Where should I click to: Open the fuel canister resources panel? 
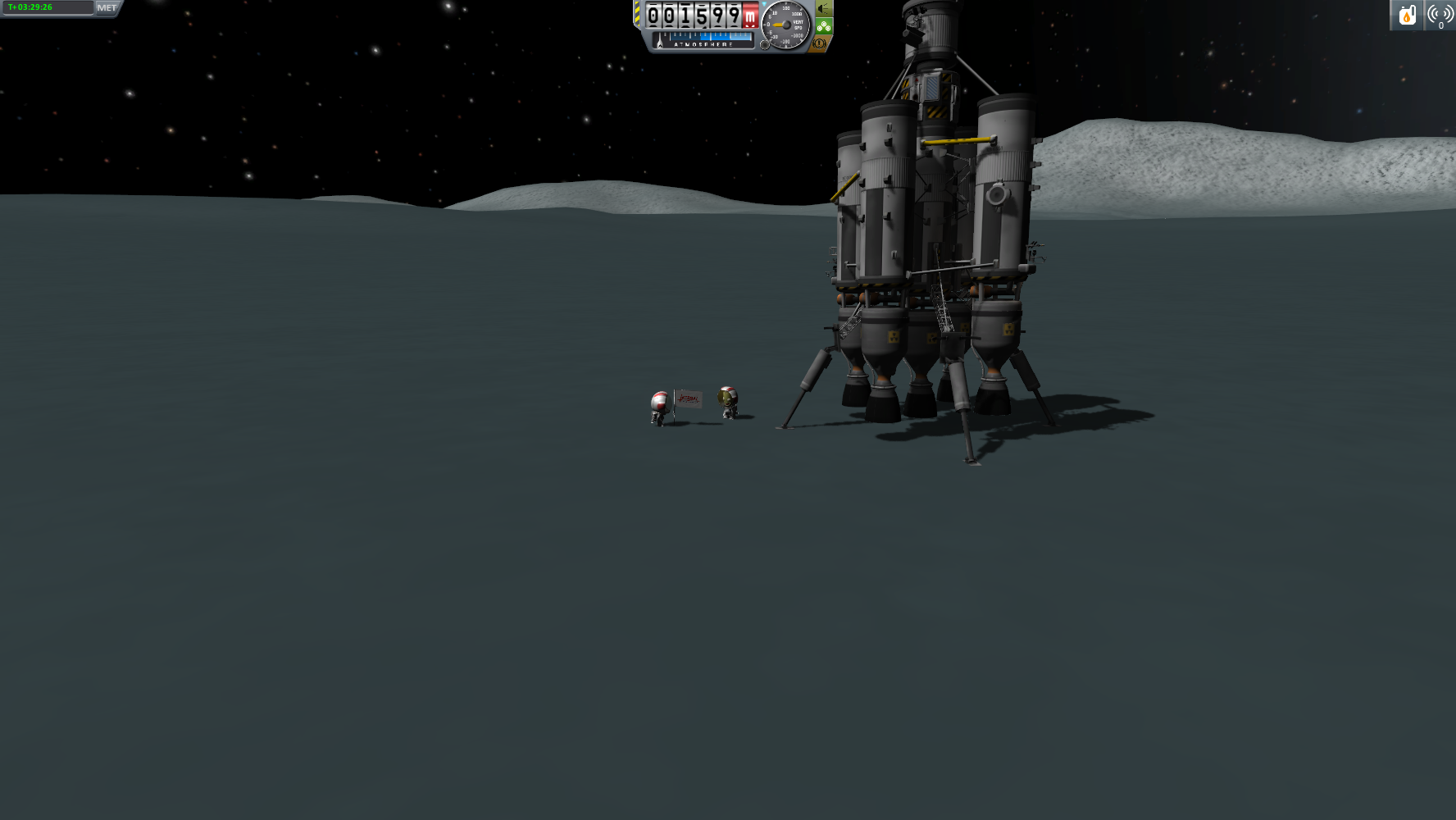(1407, 15)
